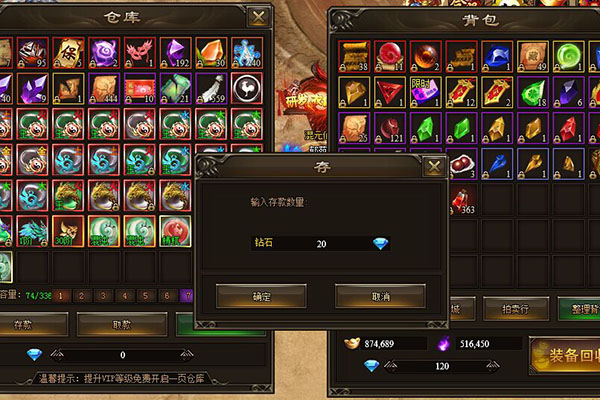Switch to warehouse page 3

pos(104,296)
